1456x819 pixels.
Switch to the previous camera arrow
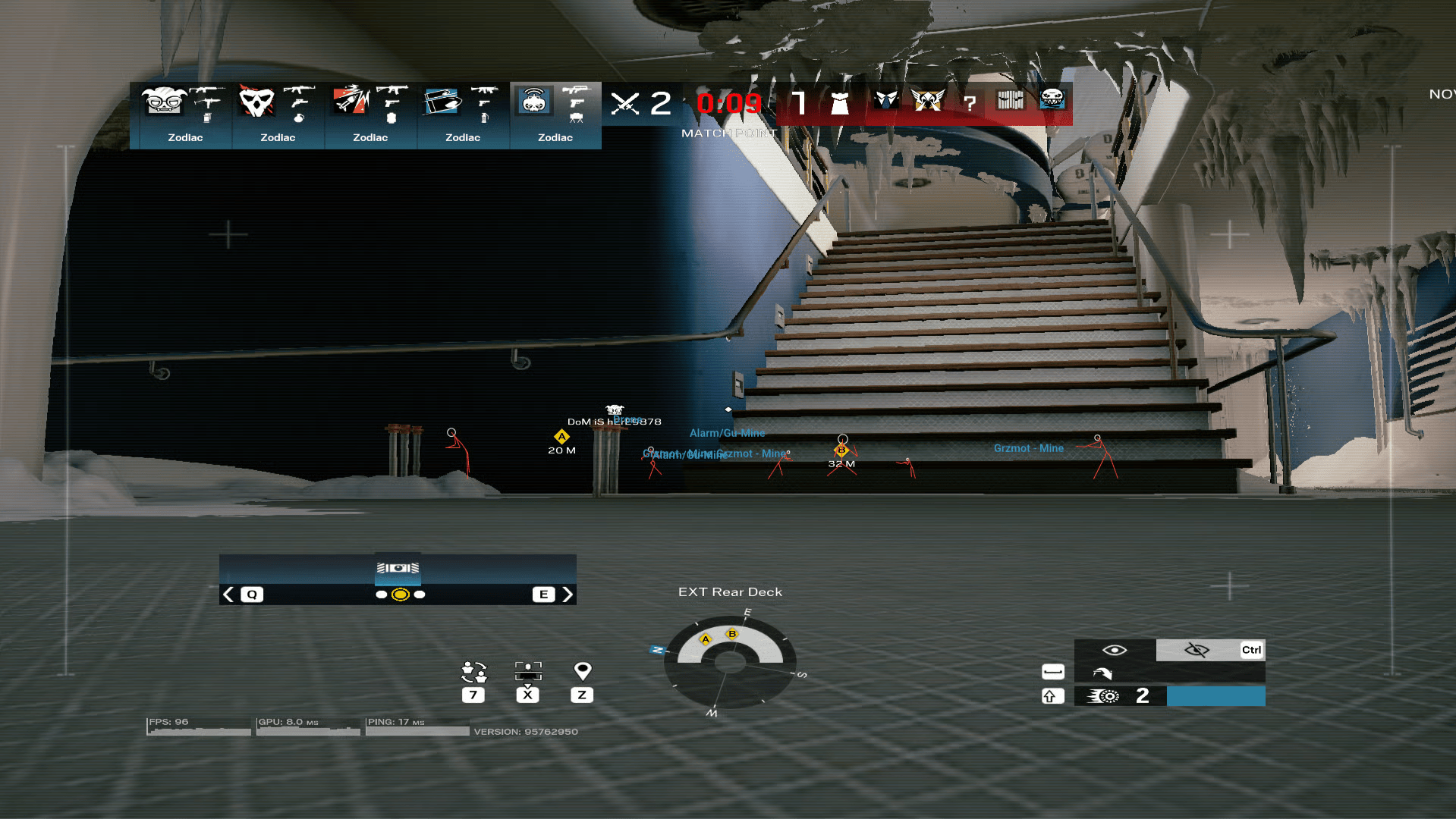[228, 595]
